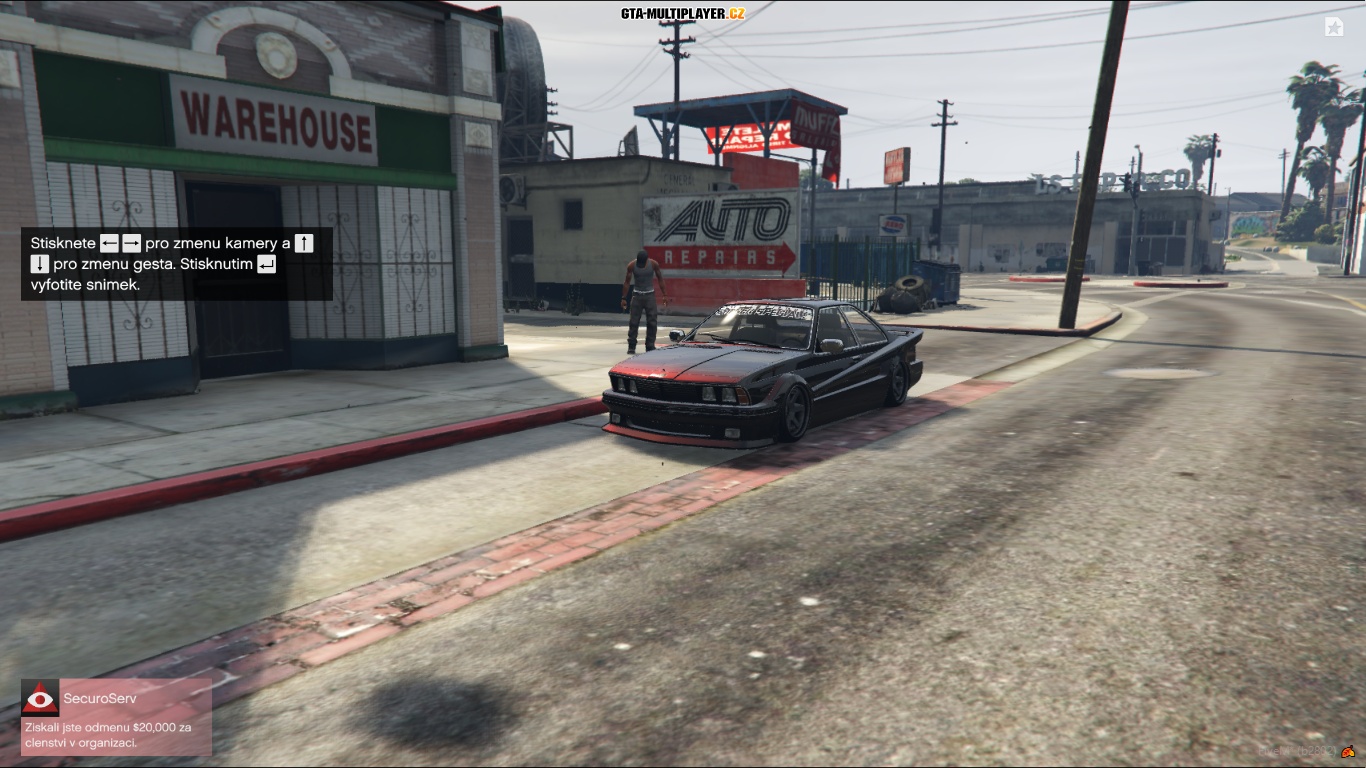Click the left arrow key icon in tutorial

[110, 243]
